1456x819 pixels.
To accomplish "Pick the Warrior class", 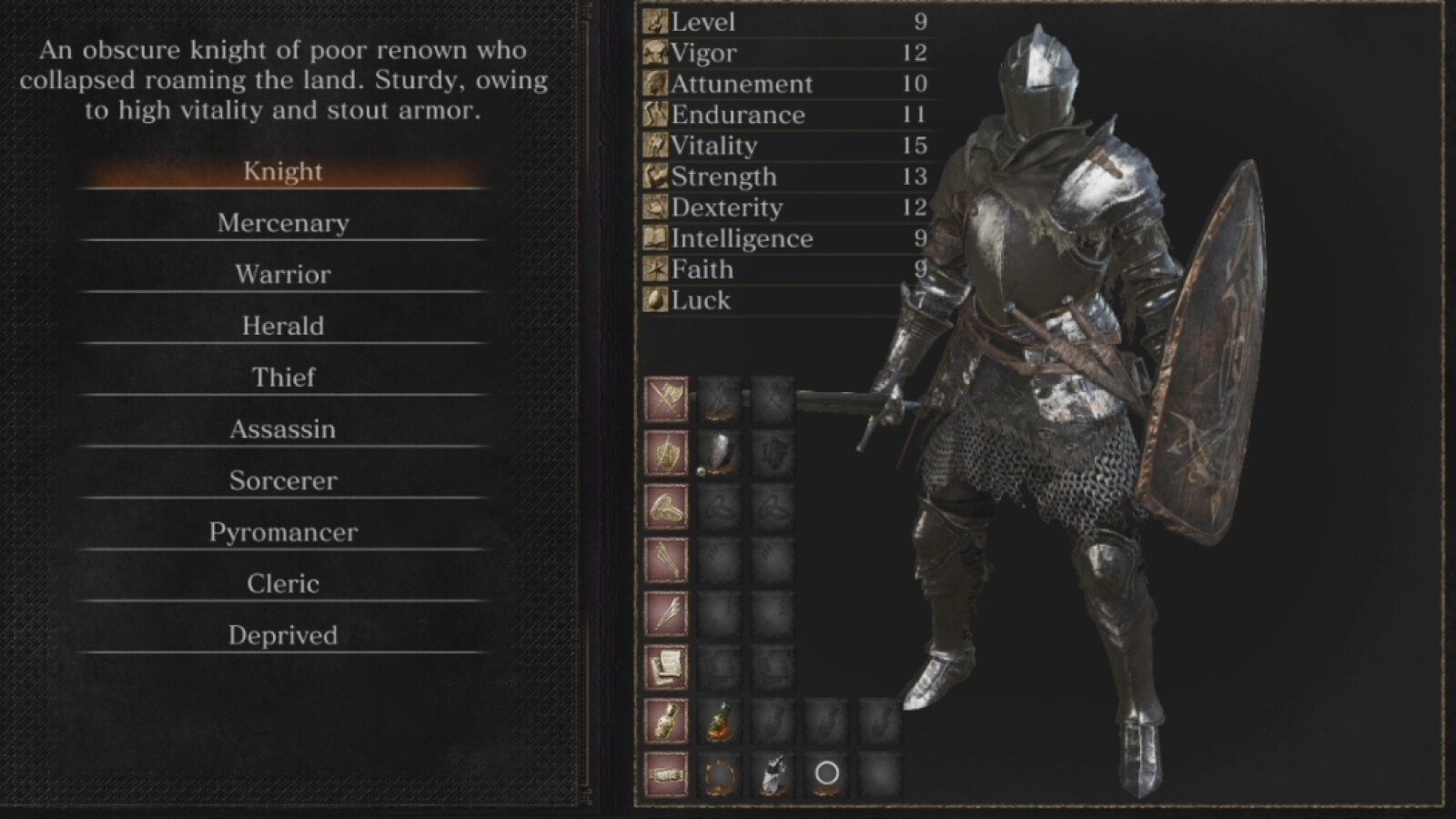I will click(283, 274).
